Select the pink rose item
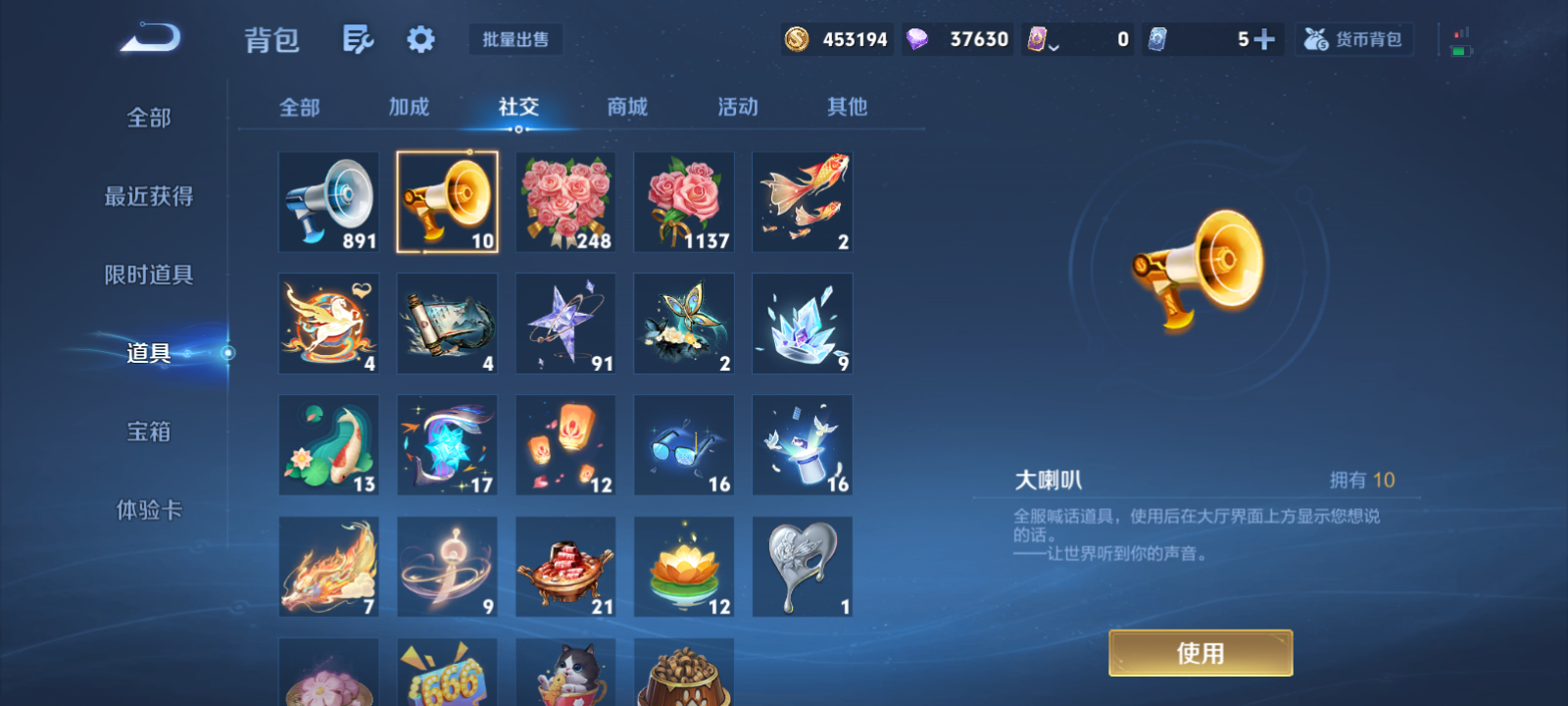The width and height of the screenshot is (1568, 706). click(x=684, y=201)
